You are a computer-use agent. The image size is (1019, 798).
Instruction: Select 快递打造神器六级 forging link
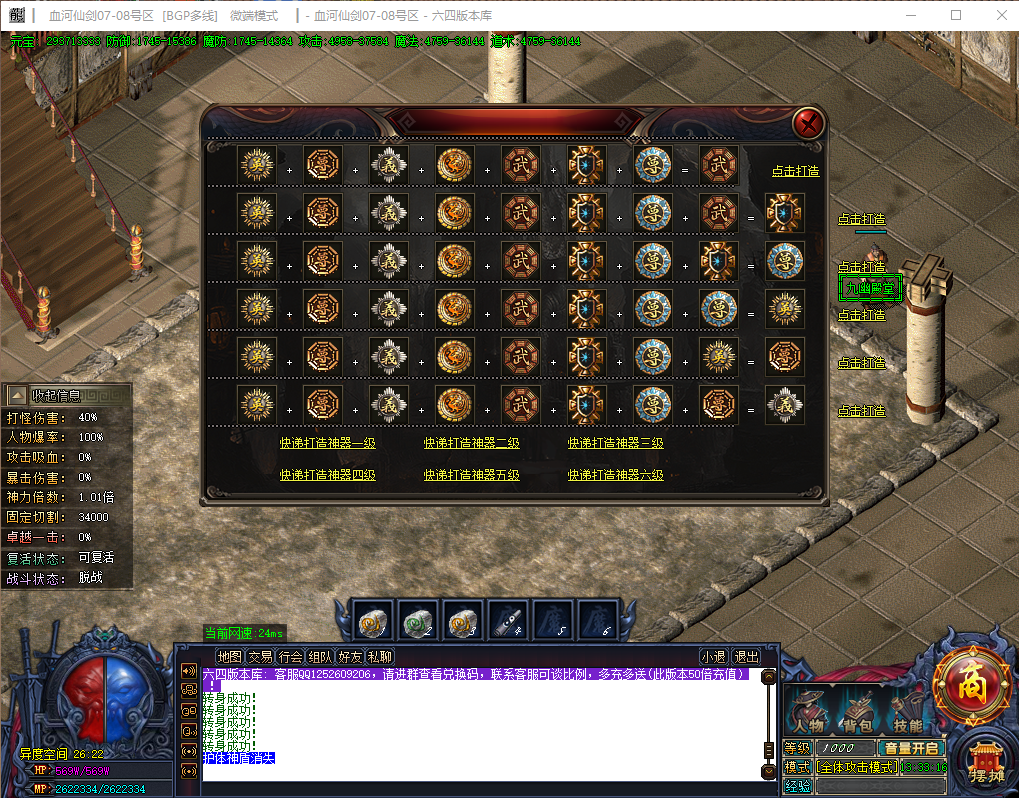click(x=616, y=475)
